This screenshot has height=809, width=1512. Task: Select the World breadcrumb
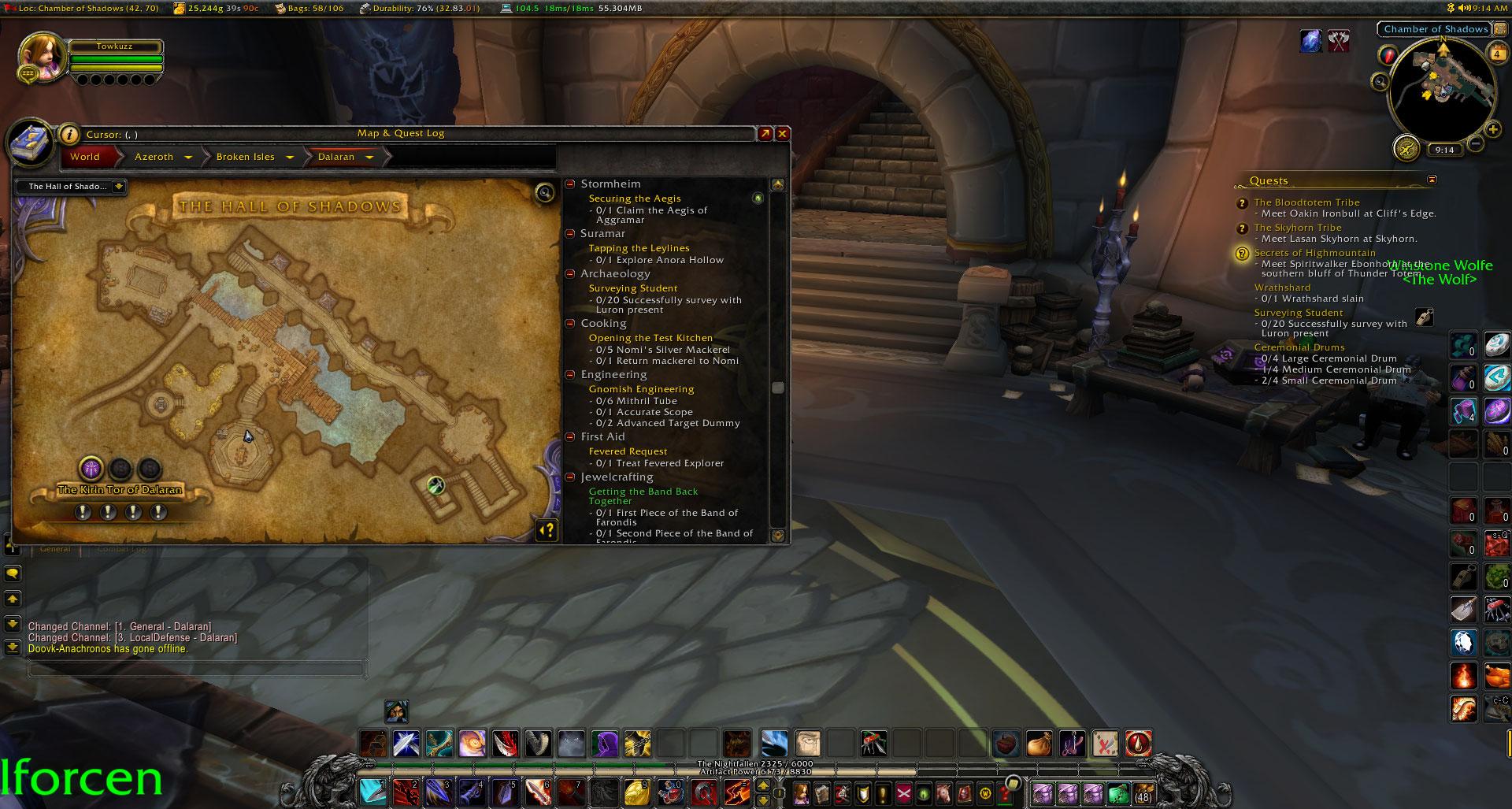[x=85, y=157]
